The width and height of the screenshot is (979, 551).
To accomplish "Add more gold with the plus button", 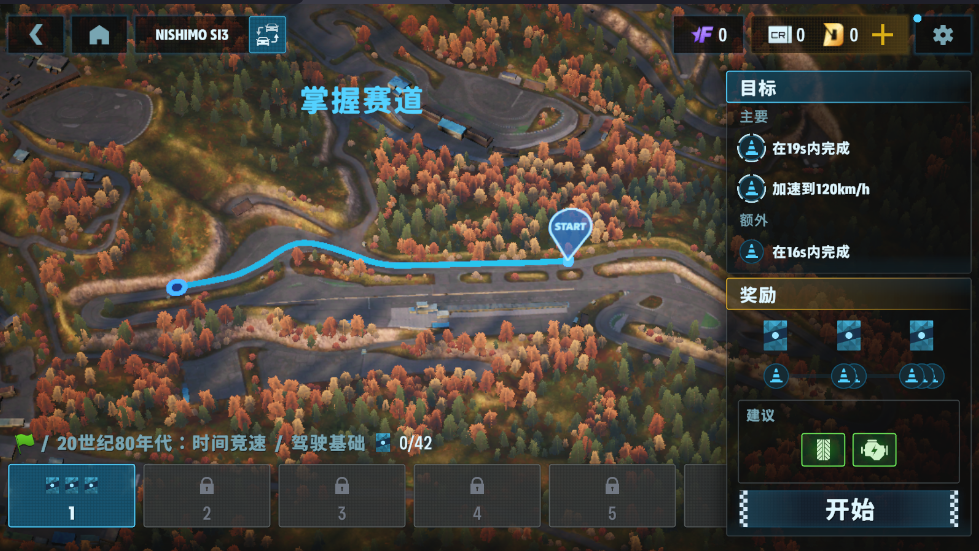I will 882,35.
